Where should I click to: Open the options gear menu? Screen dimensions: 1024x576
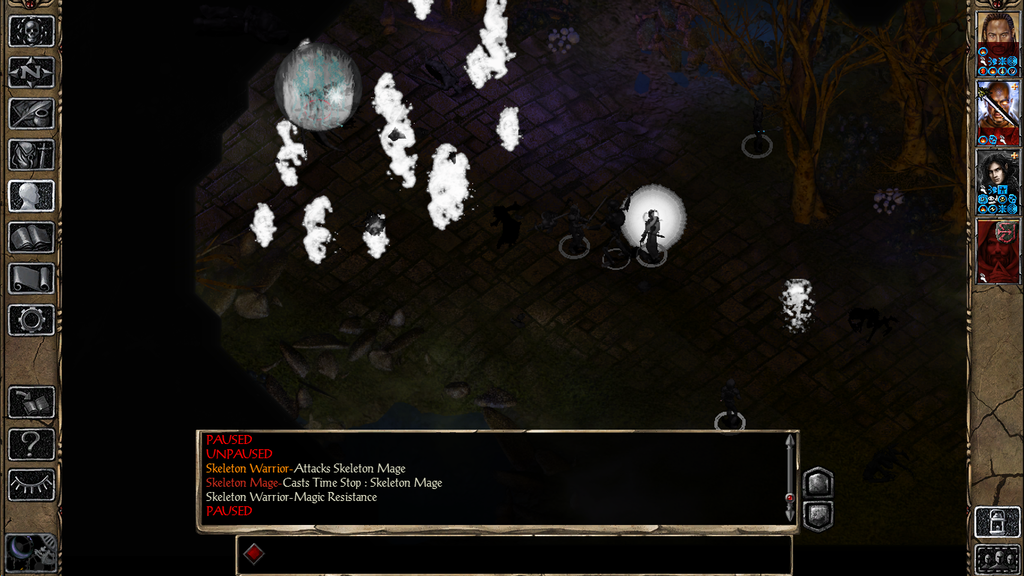pos(31,320)
